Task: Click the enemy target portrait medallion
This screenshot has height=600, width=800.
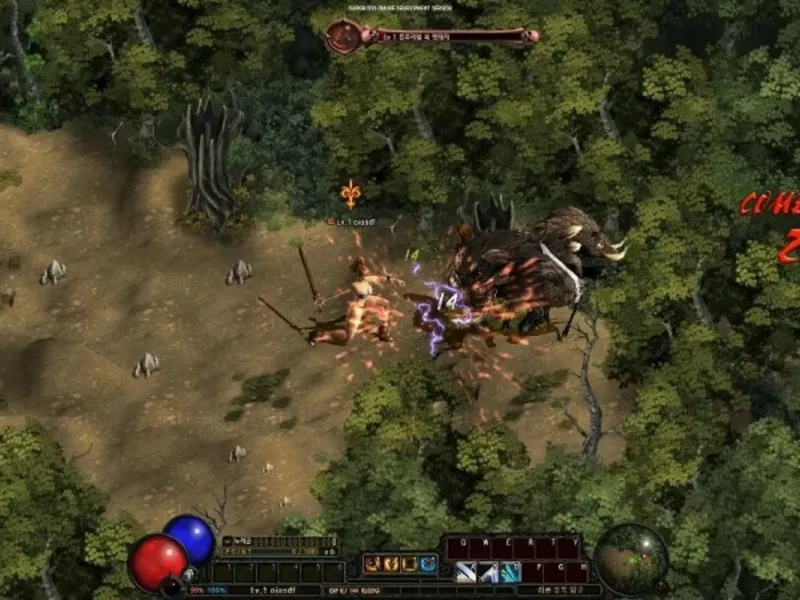Action: pyautogui.click(x=344, y=37)
